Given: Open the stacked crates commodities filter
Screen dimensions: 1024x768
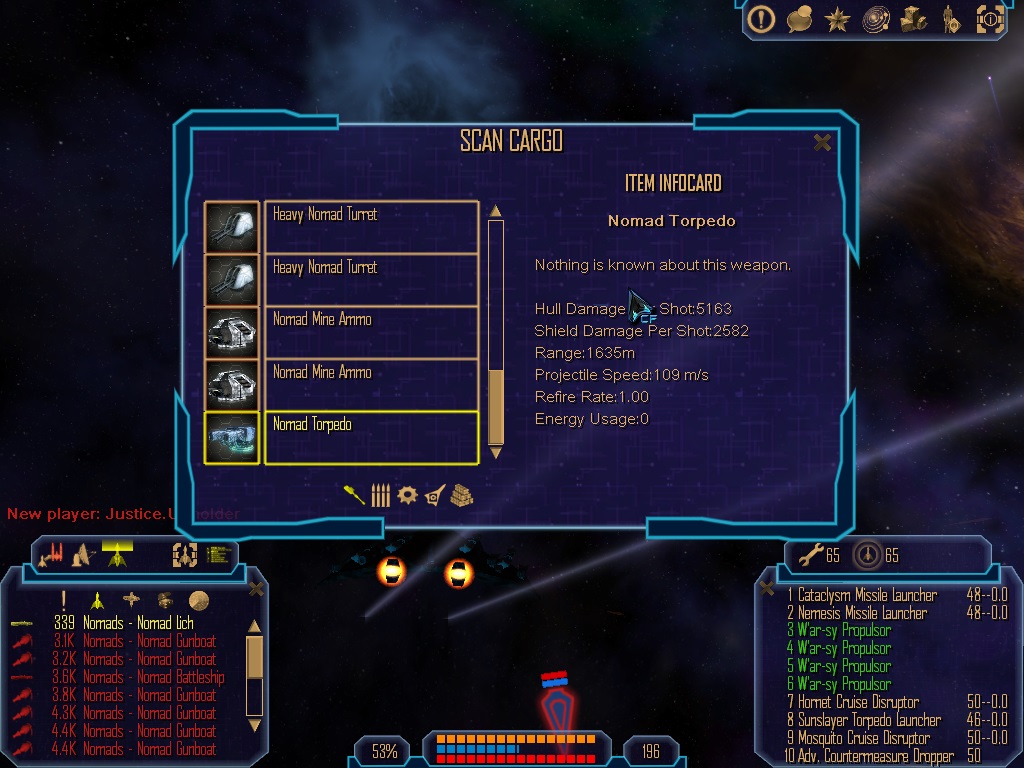Looking at the screenshot, I should tap(461, 495).
